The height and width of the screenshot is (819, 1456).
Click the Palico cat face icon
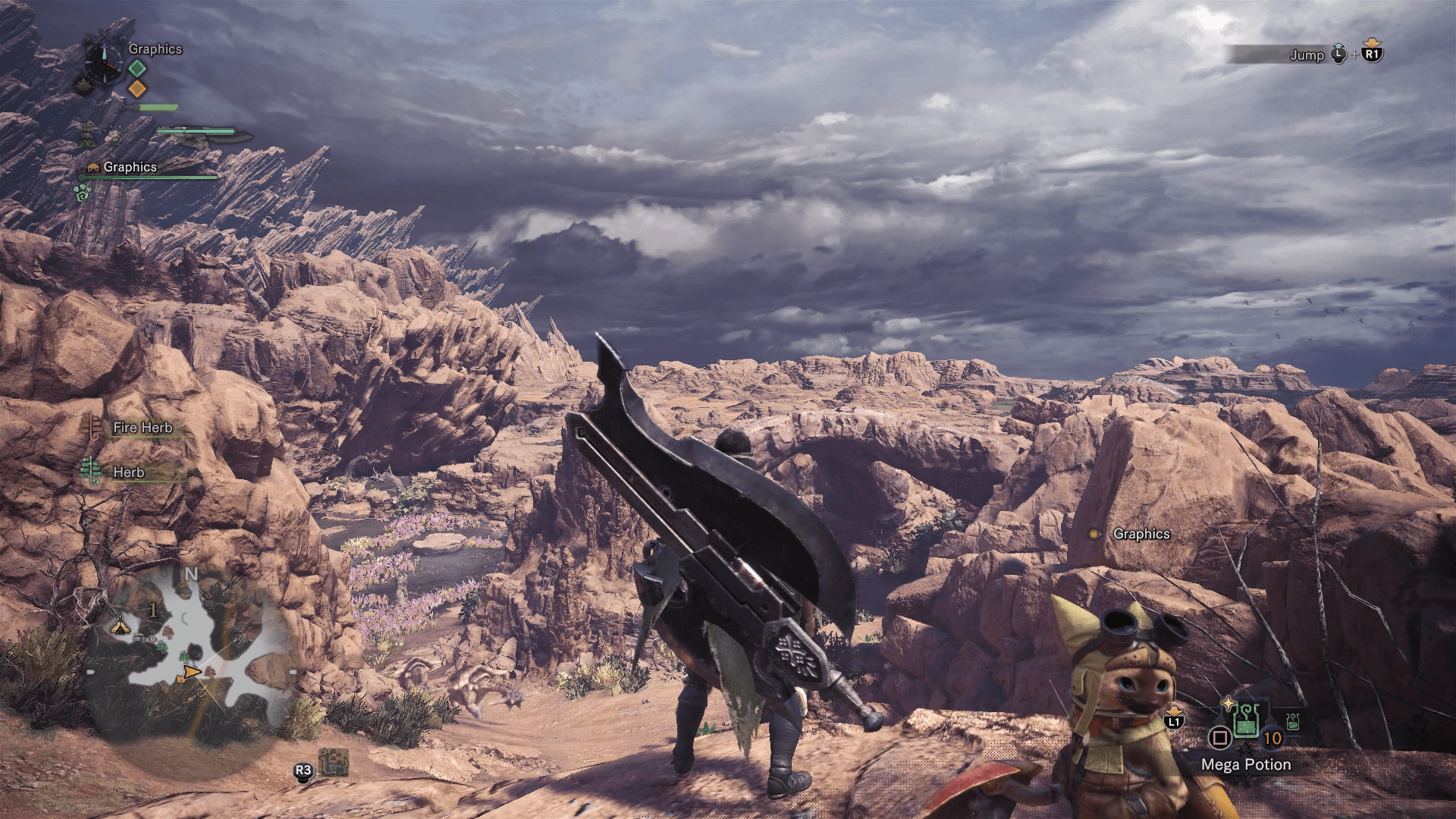point(93,167)
